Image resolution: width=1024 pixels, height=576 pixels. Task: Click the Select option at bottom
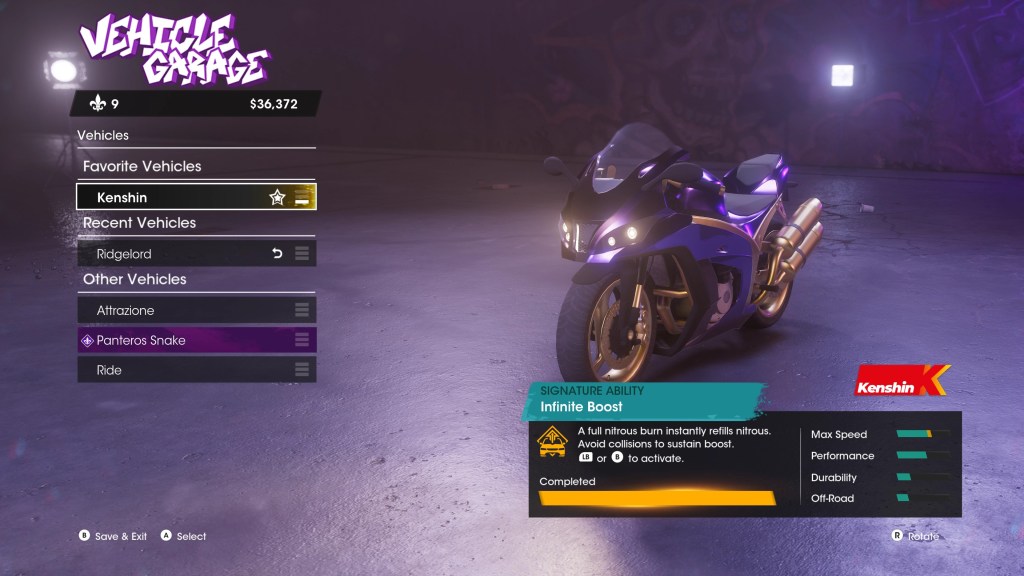pos(184,536)
